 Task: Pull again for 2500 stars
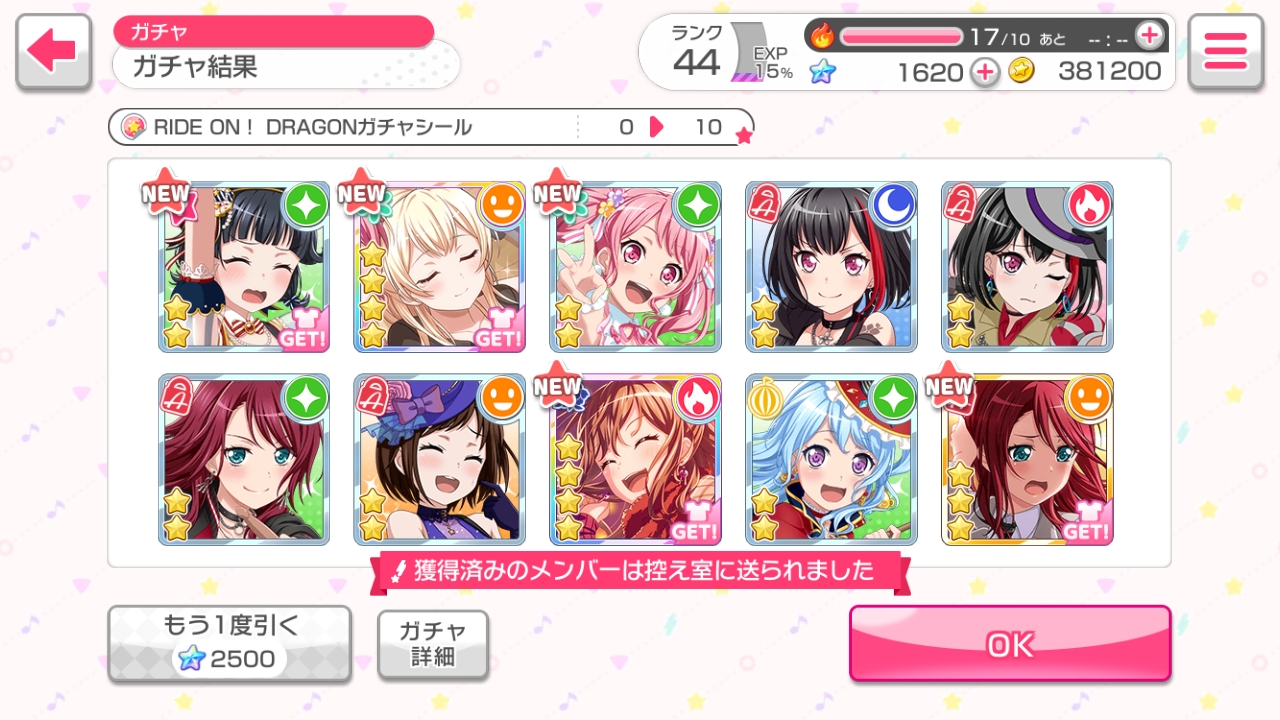point(230,644)
